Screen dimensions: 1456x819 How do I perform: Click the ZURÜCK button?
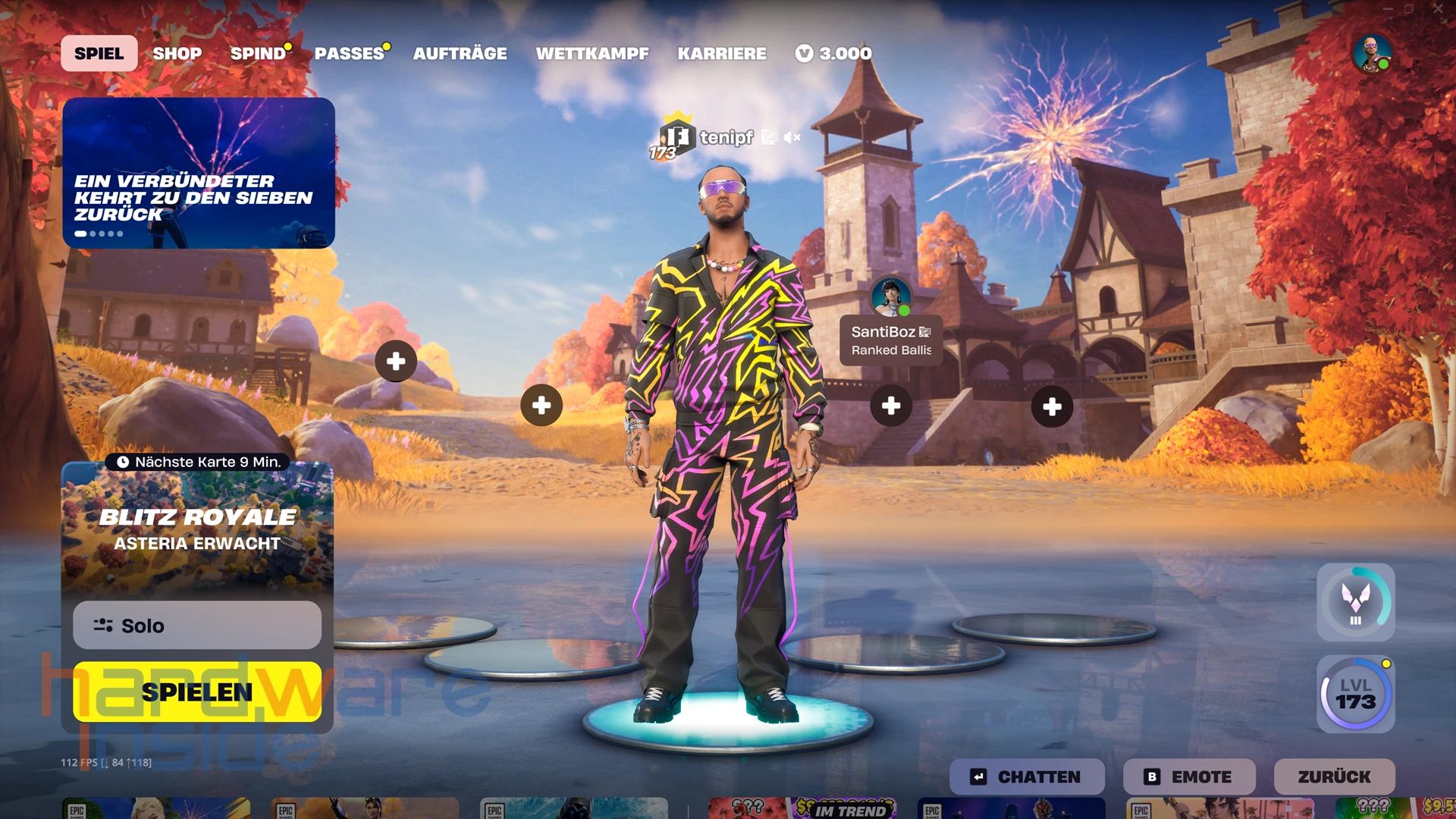click(x=1334, y=777)
